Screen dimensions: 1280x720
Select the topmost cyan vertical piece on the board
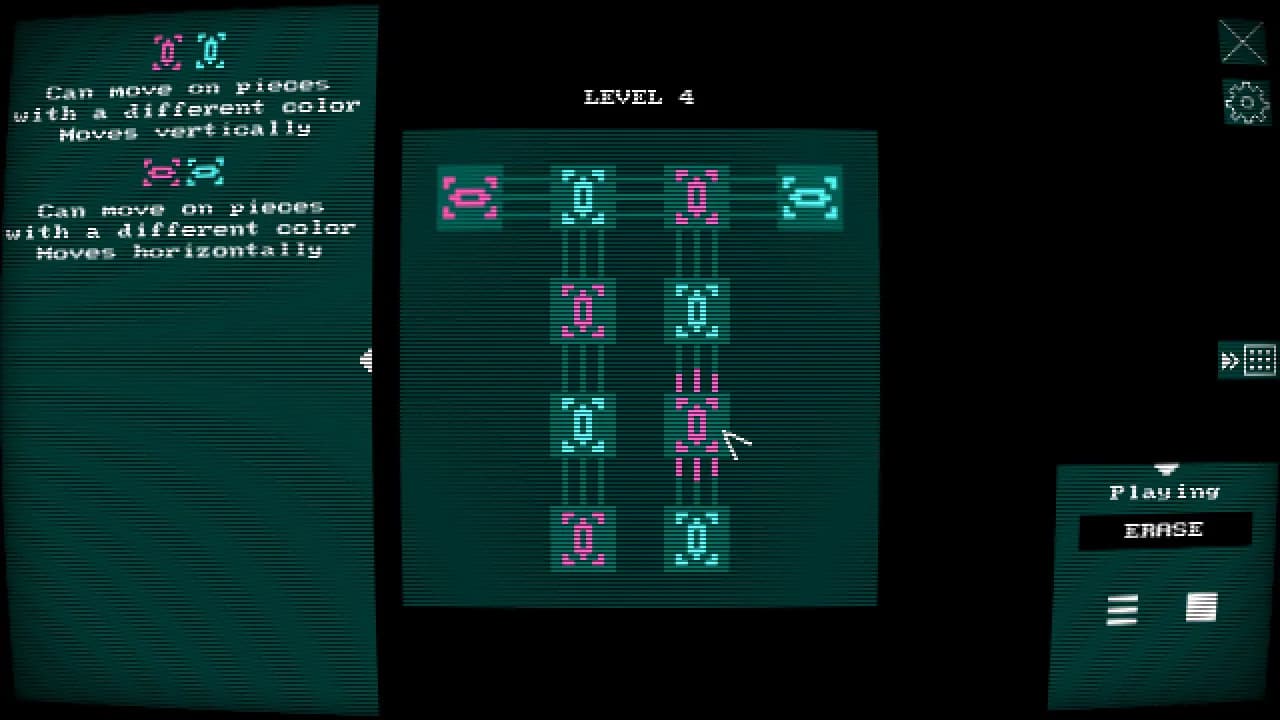583,197
